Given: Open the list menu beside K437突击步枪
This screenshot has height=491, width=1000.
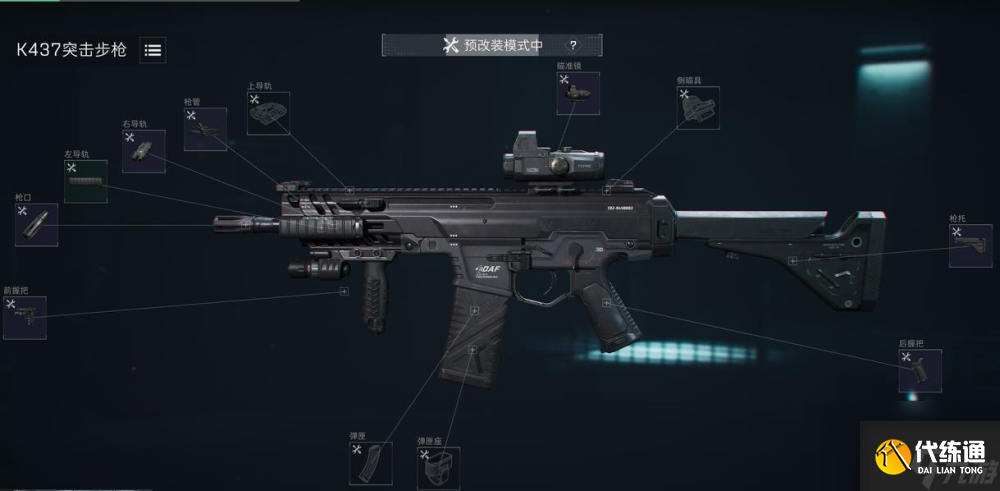Looking at the screenshot, I should (153, 50).
